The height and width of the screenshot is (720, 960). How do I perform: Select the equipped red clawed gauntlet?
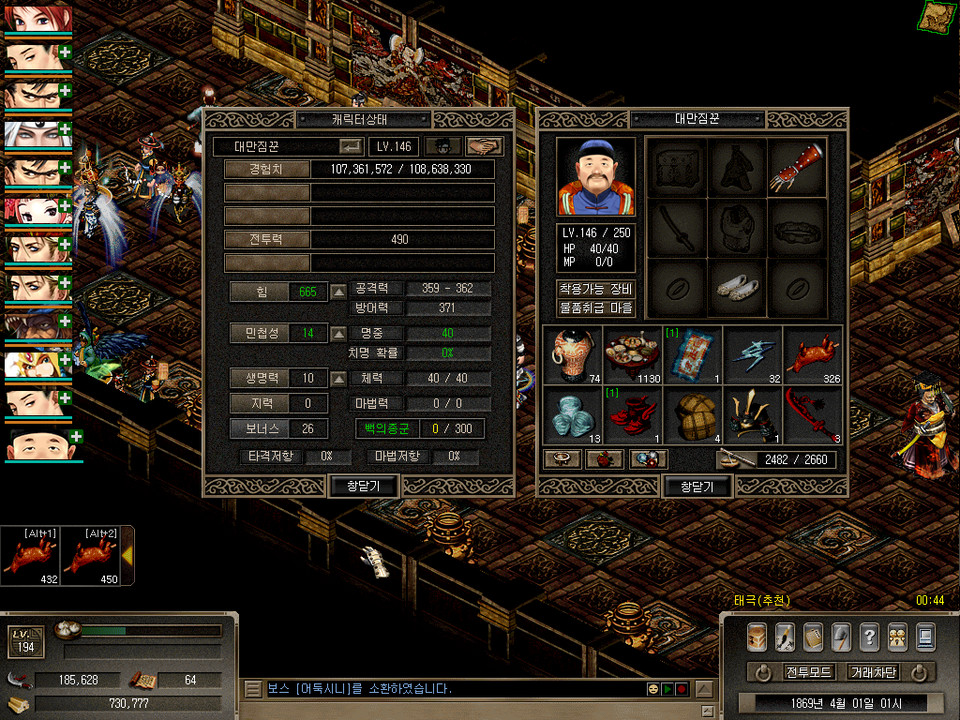tap(797, 167)
